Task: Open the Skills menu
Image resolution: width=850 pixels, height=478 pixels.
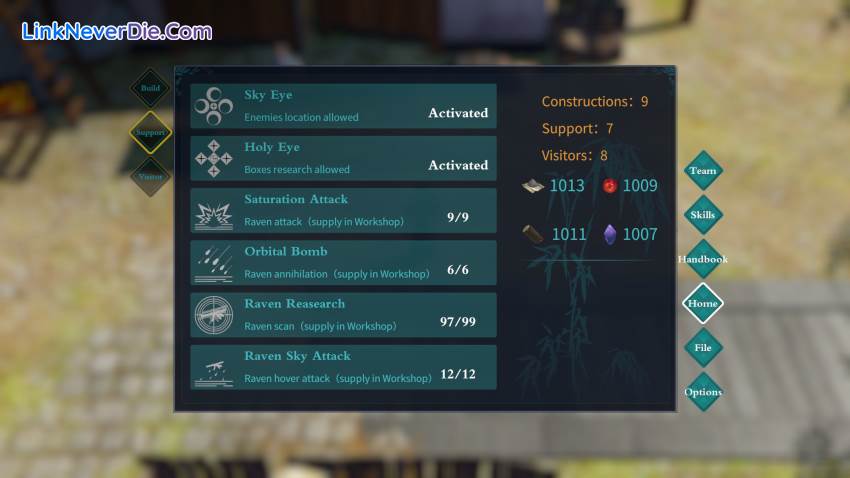Action: pyautogui.click(x=703, y=215)
